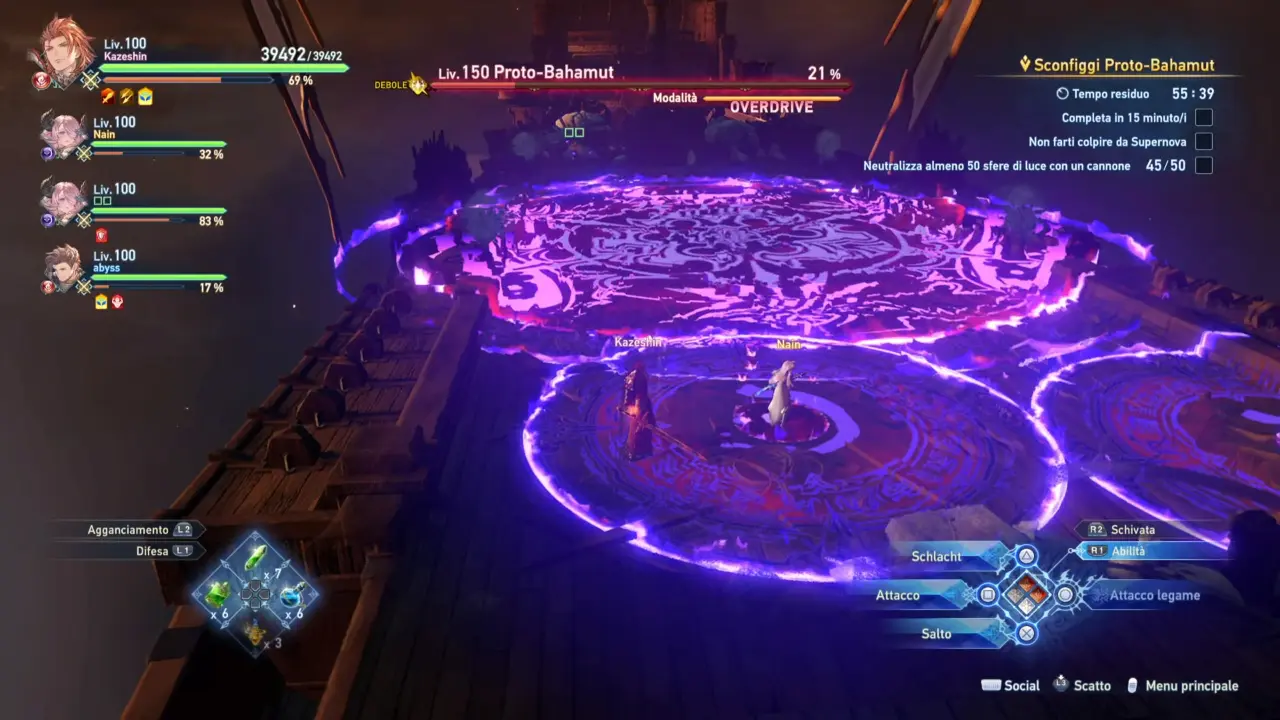The image size is (1280, 720).
Task: Click the Salto jump command
Action: click(937, 633)
